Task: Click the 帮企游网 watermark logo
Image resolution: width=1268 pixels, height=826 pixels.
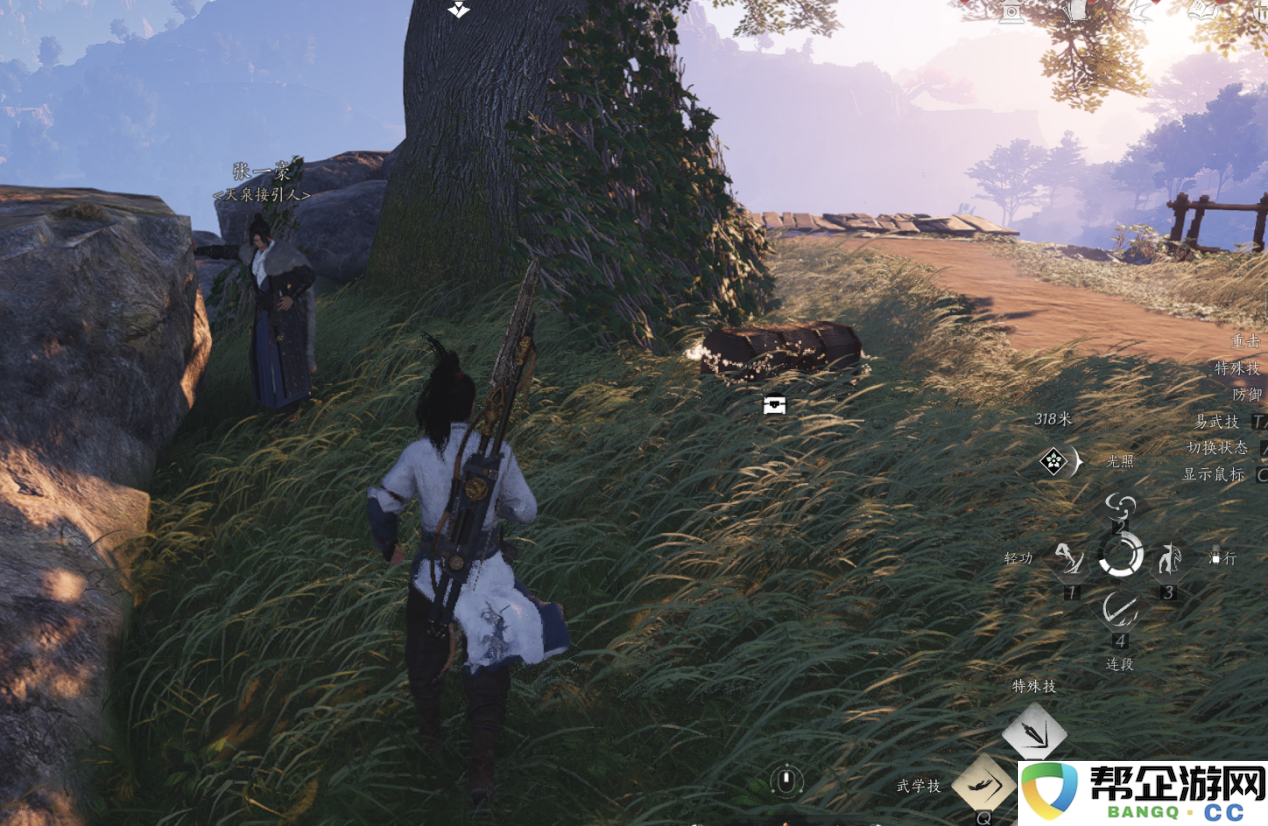Action: (x=1142, y=793)
